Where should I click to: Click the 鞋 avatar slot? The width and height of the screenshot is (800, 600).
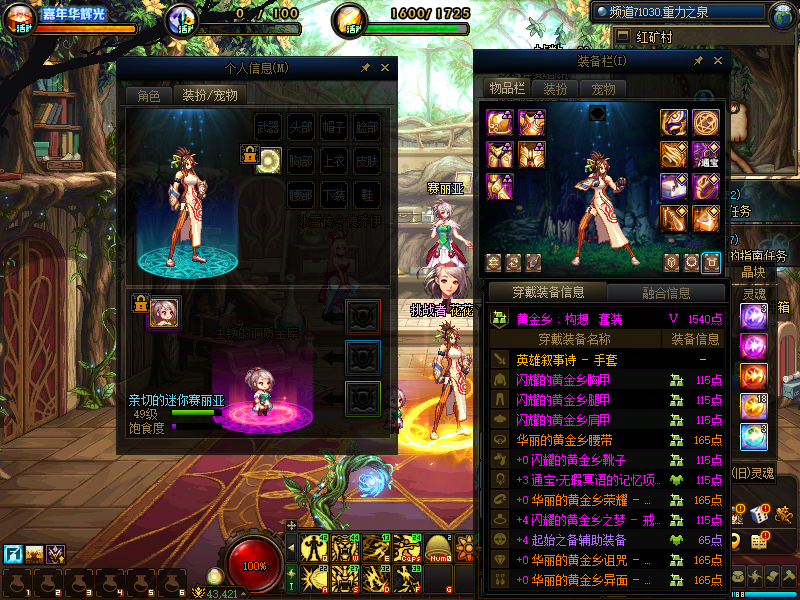[x=367, y=193]
